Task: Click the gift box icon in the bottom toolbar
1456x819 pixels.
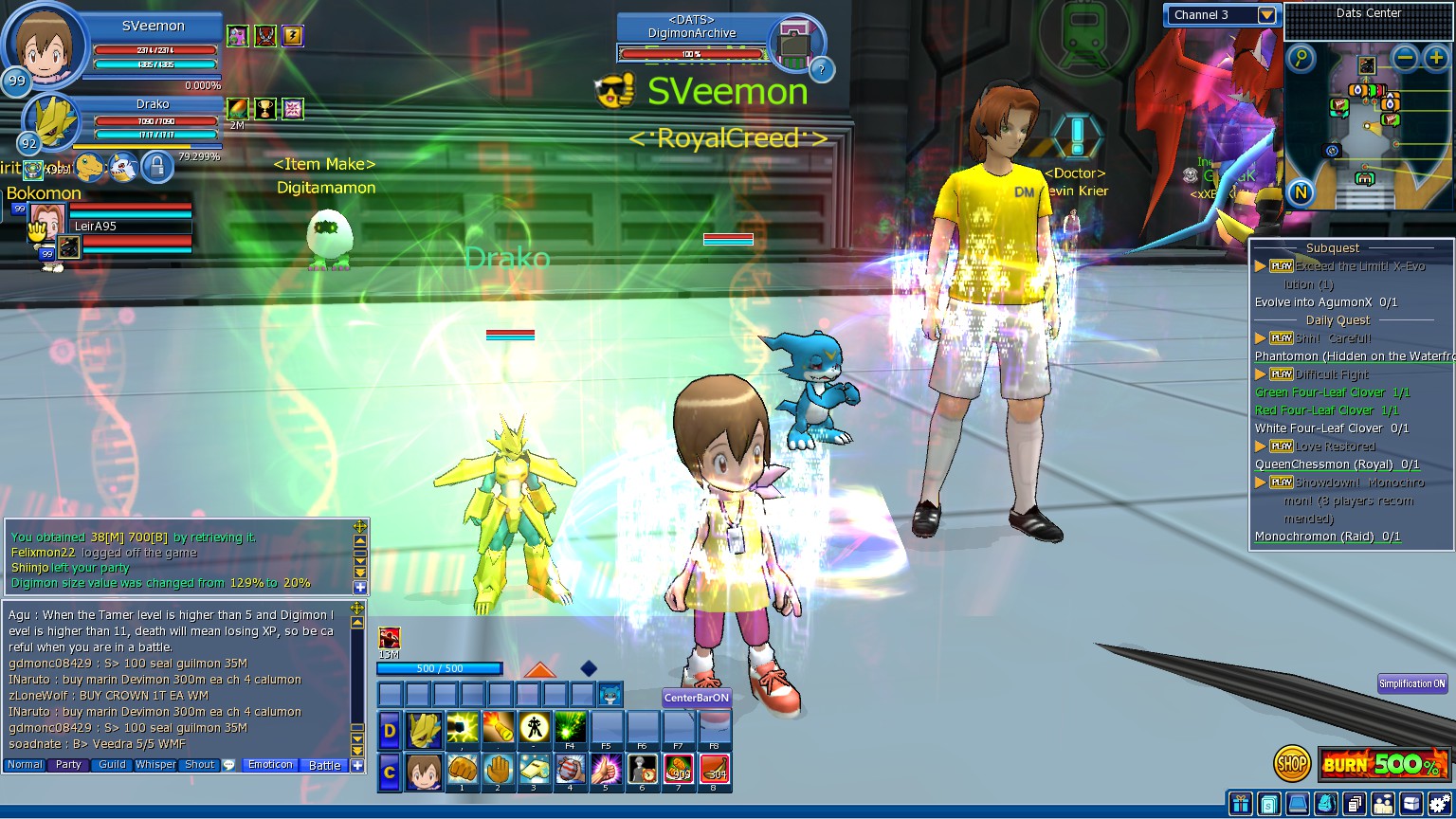Action: coord(1240,804)
